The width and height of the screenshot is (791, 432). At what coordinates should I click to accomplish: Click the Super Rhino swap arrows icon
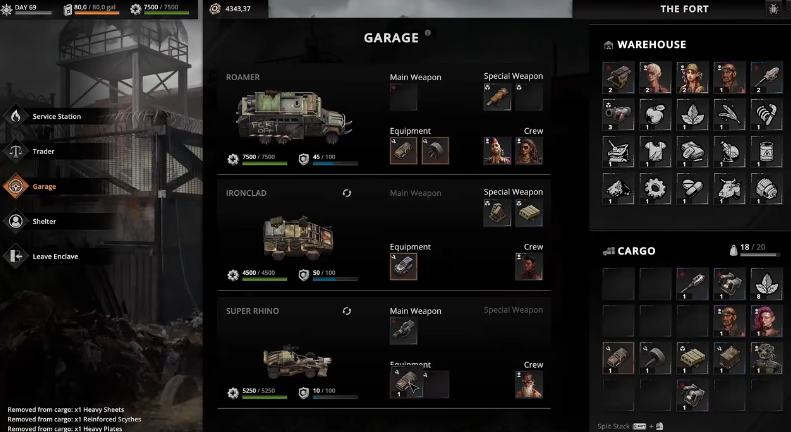coord(347,311)
